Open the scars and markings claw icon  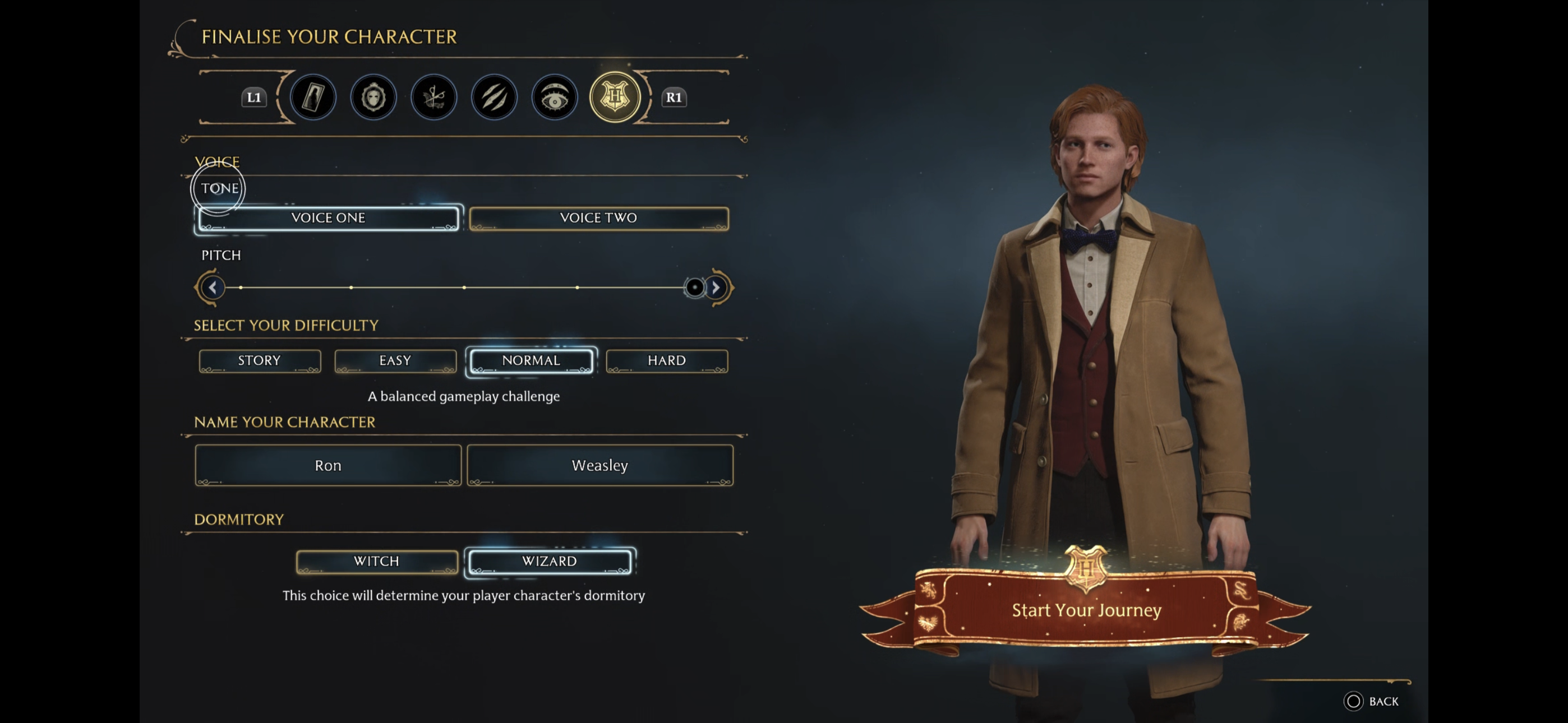click(494, 97)
